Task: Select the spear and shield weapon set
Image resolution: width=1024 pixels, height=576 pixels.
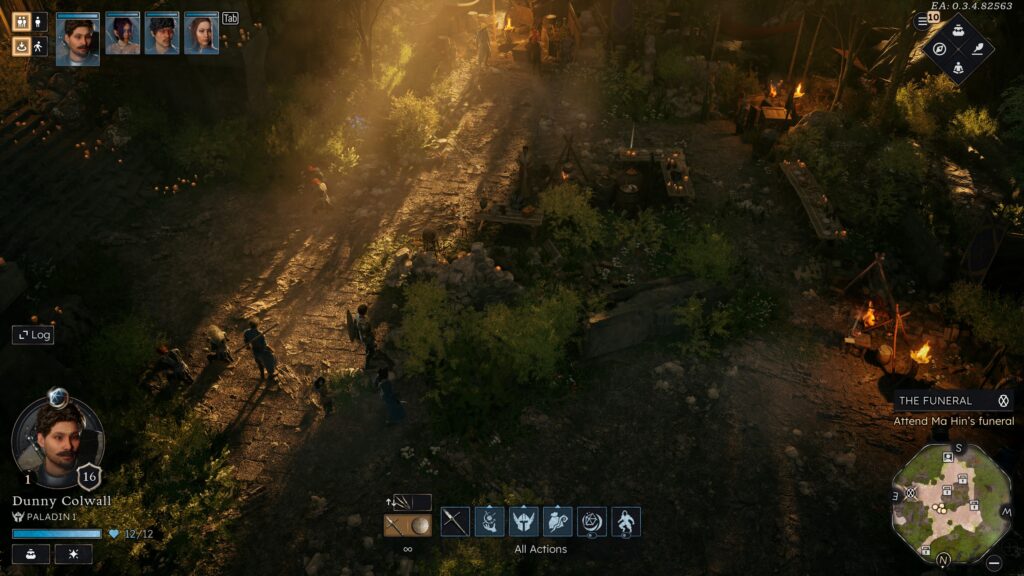Action: (408, 525)
